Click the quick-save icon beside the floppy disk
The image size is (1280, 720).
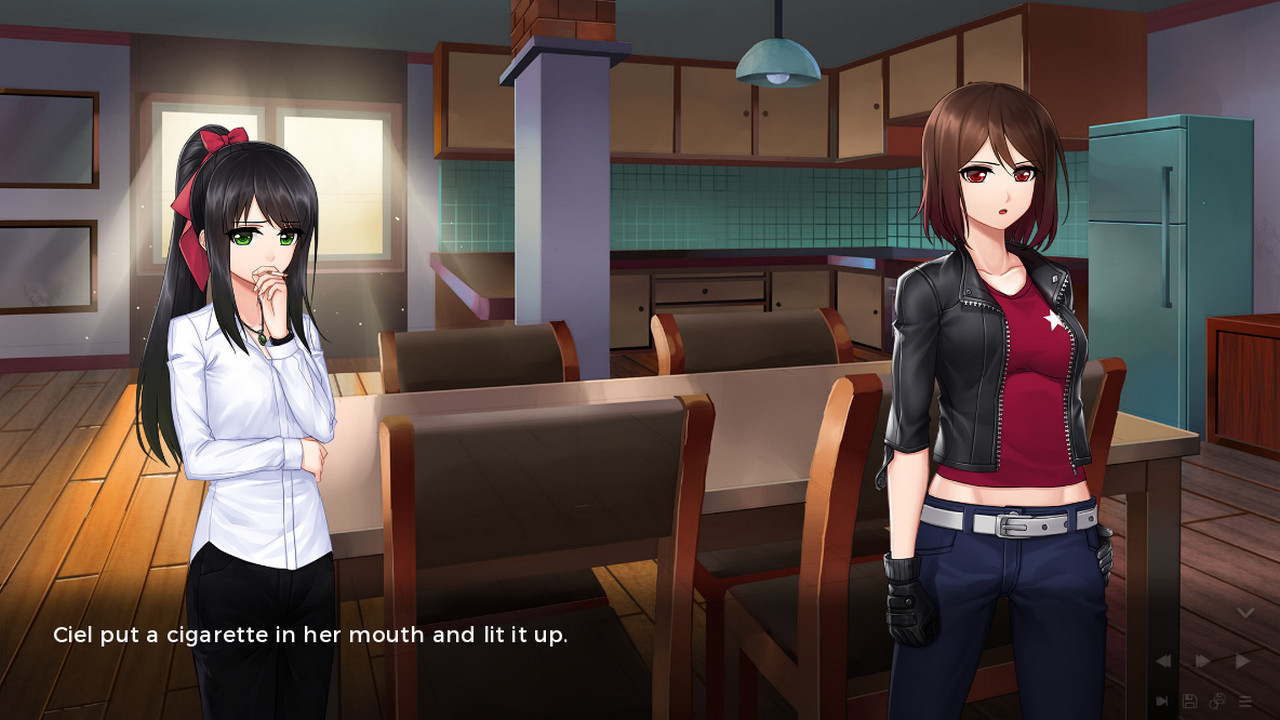click(1217, 701)
